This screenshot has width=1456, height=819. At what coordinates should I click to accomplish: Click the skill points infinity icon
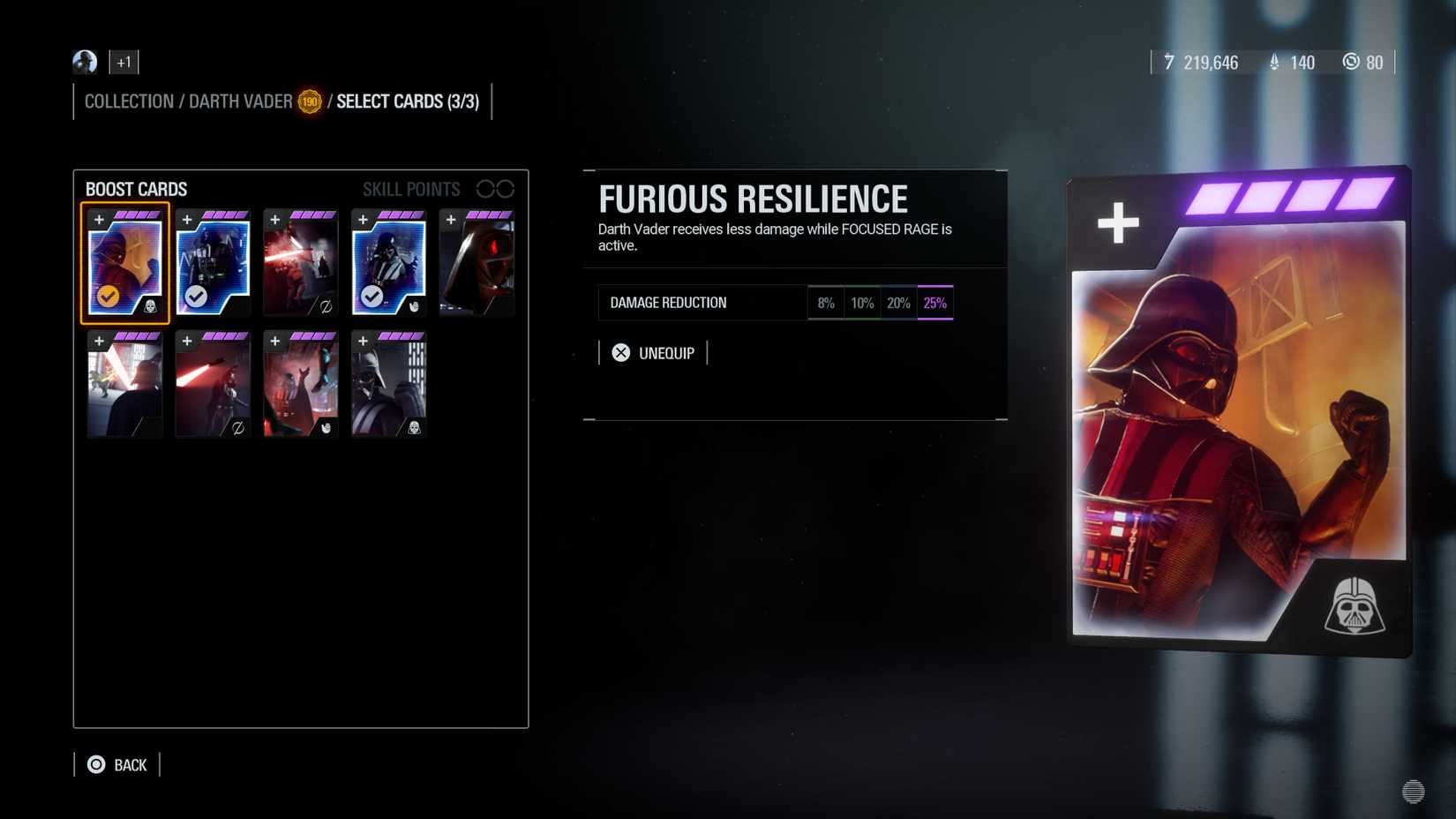click(x=497, y=188)
